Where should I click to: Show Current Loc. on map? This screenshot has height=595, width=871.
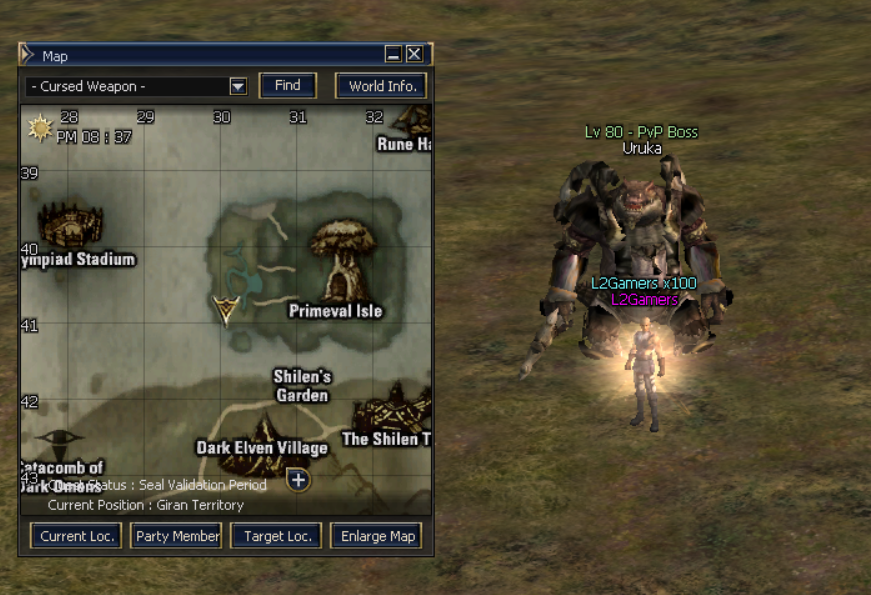70,536
